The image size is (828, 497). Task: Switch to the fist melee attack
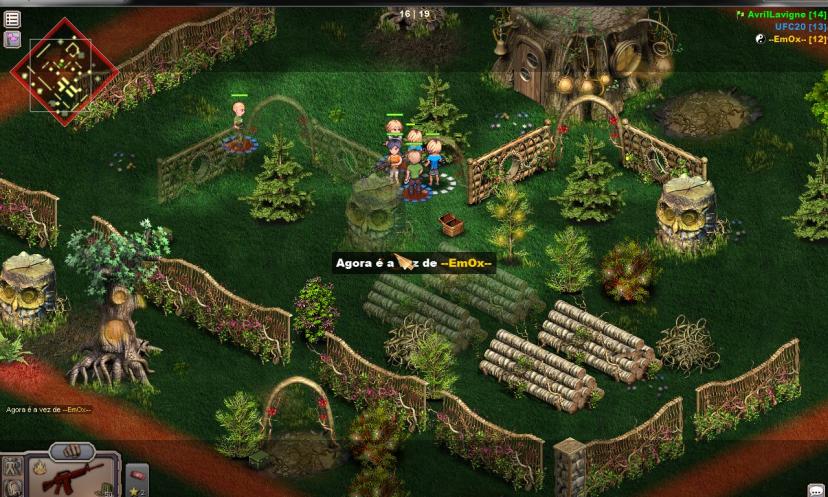pyautogui.click(x=71, y=451)
